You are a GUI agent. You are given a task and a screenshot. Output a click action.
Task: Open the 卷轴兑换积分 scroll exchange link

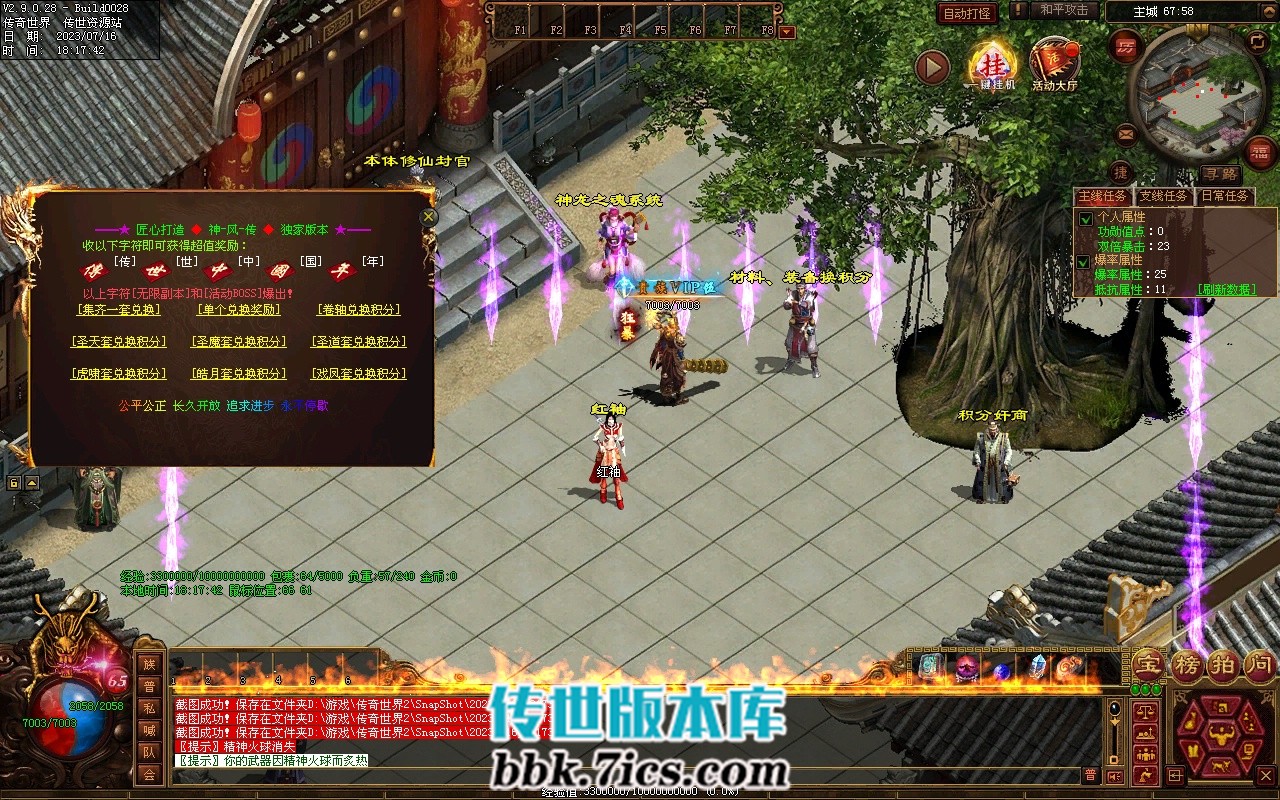(358, 310)
